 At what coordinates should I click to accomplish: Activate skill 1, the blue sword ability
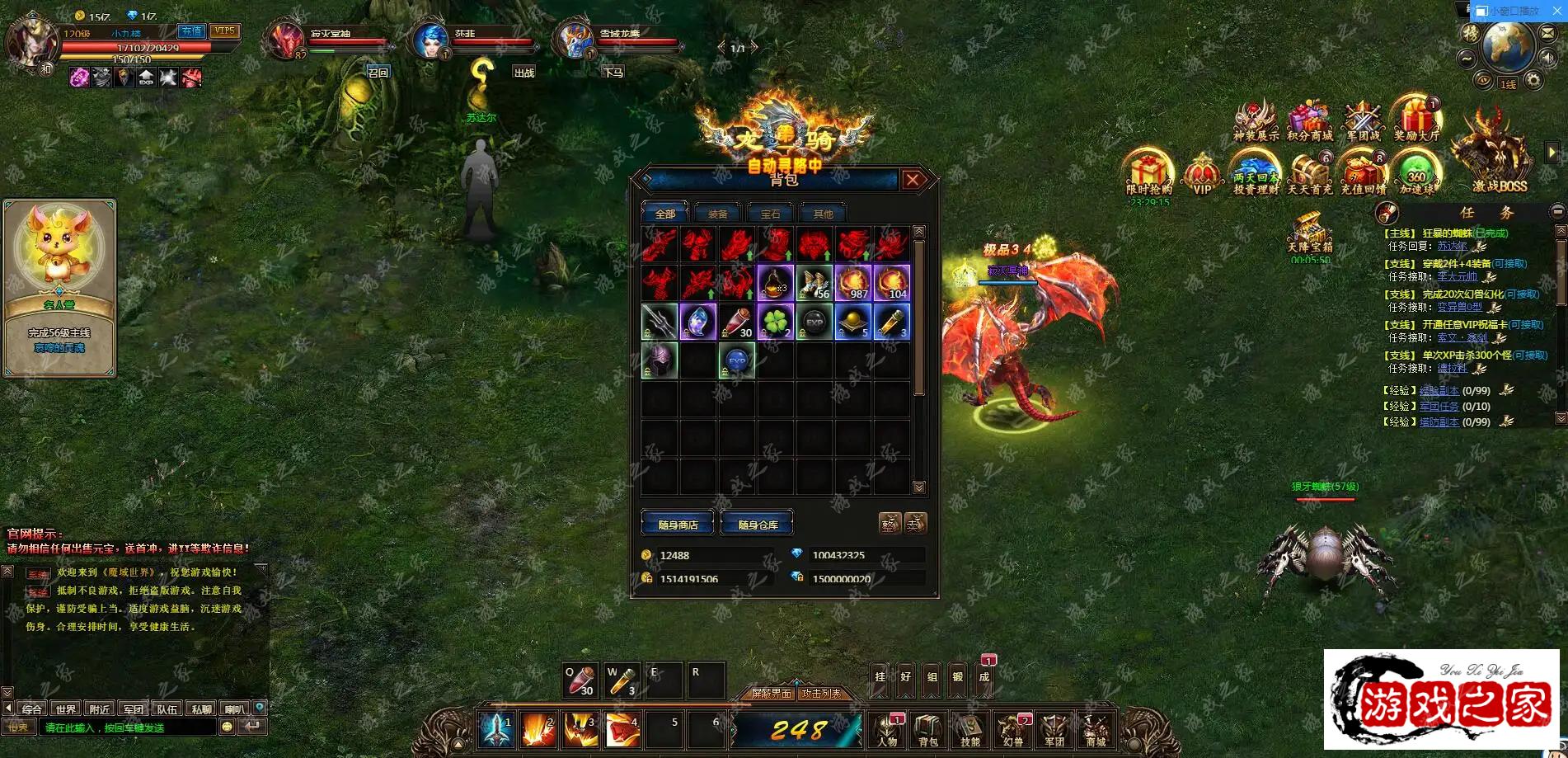(497, 730)
